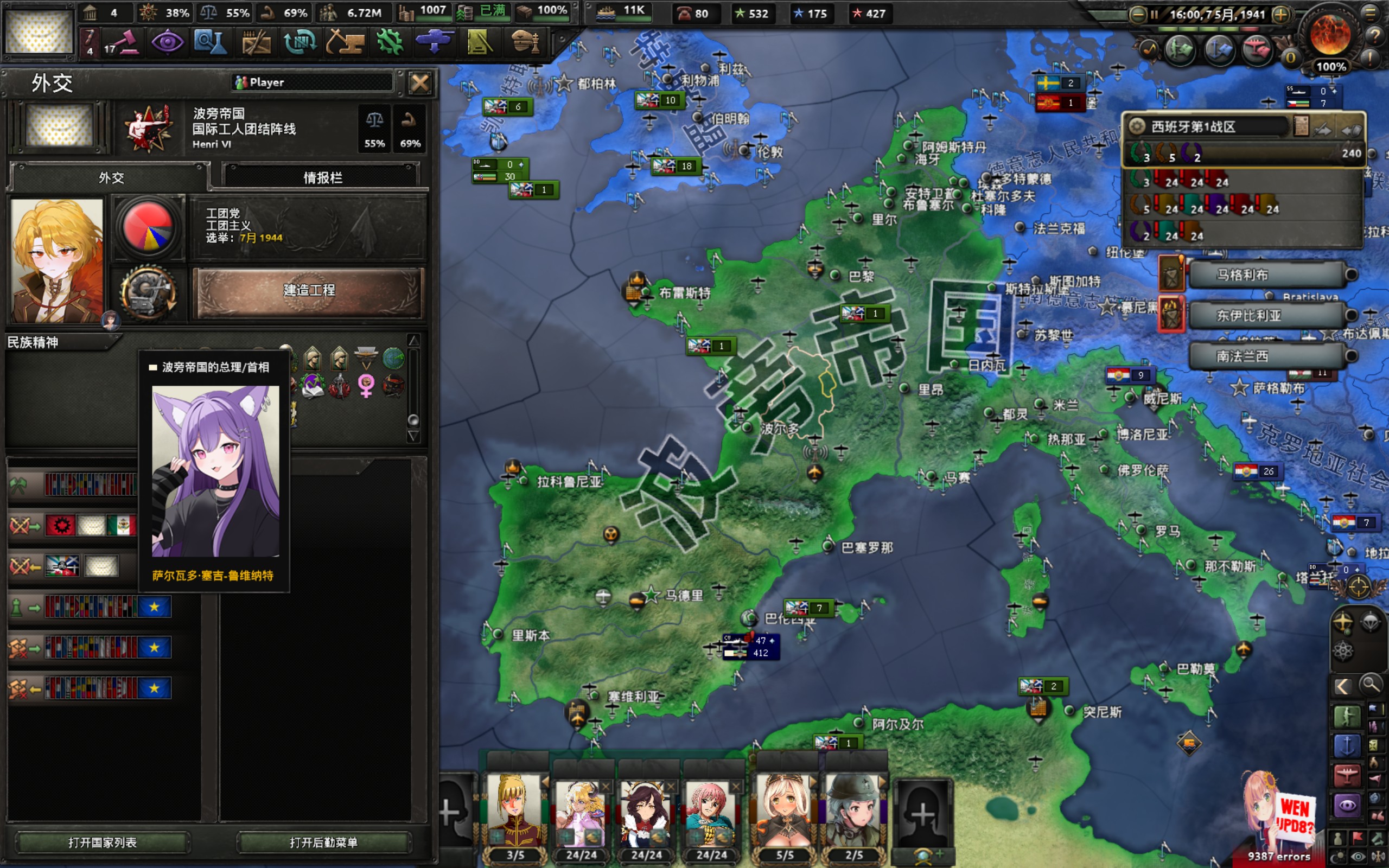Open construction with the crane icon
The width and height of the screenshot is (1389, 868).
346,42
